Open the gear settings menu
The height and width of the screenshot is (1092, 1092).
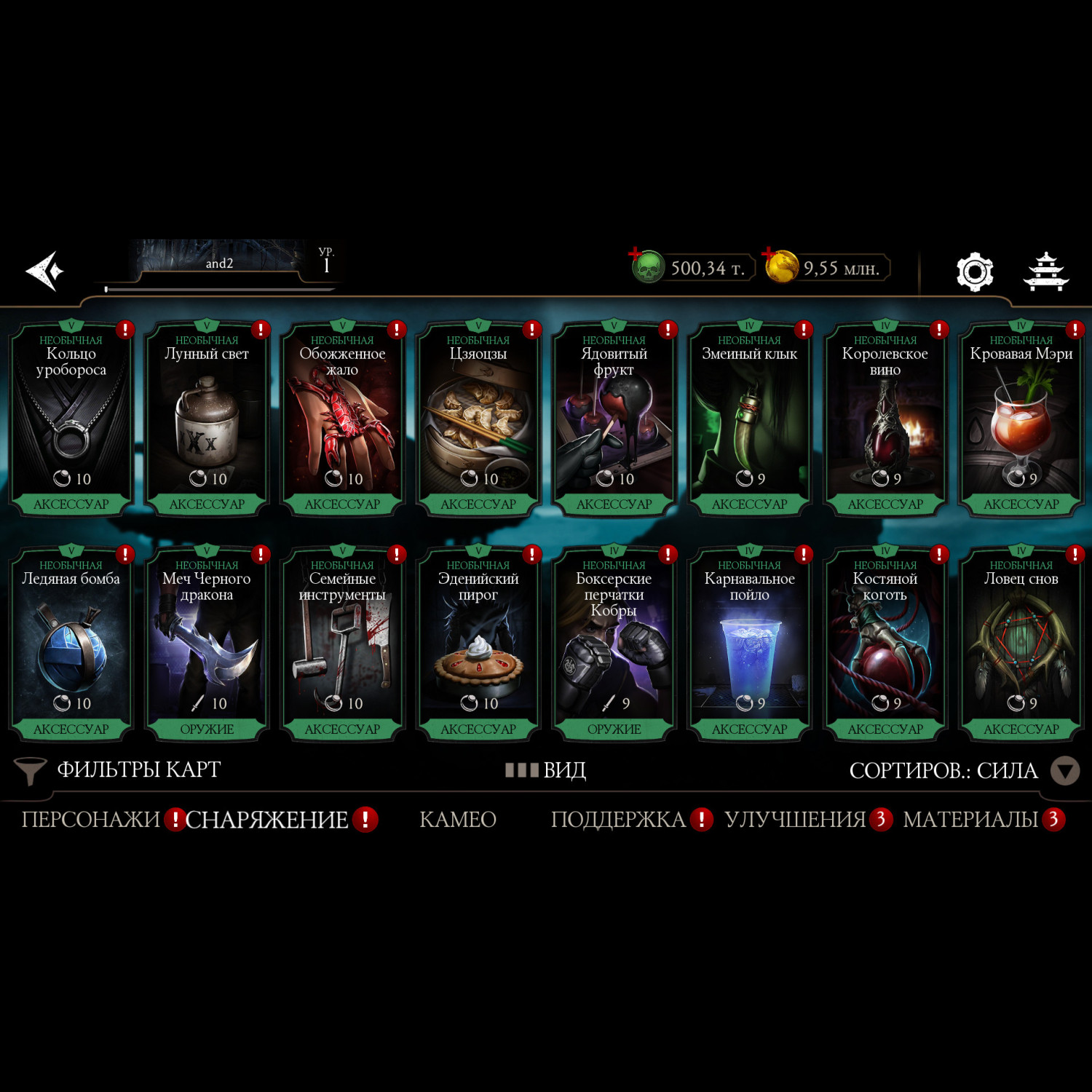[x=974, y=272]
